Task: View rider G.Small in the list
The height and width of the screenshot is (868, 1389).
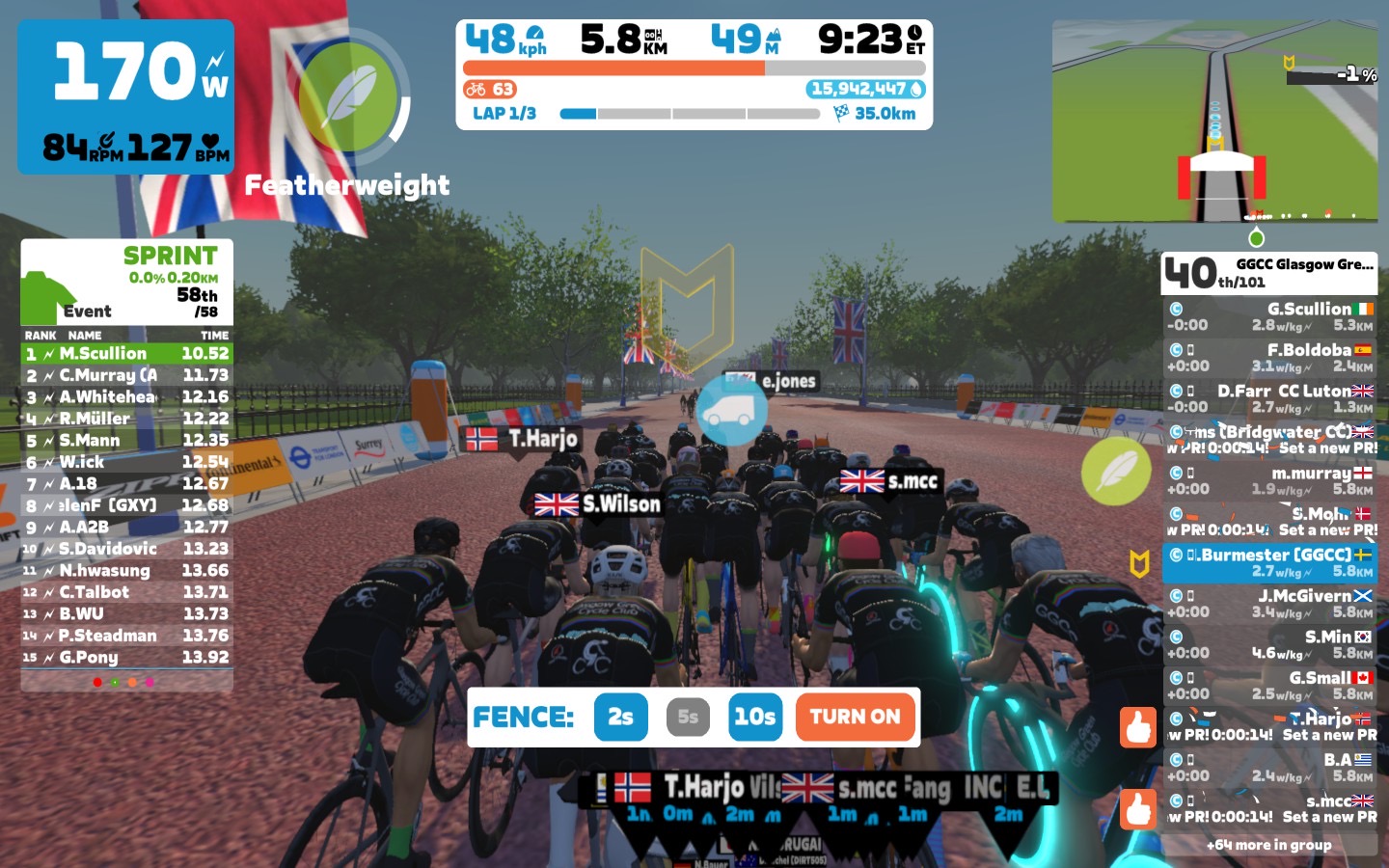Action: tap(1269, 686)
